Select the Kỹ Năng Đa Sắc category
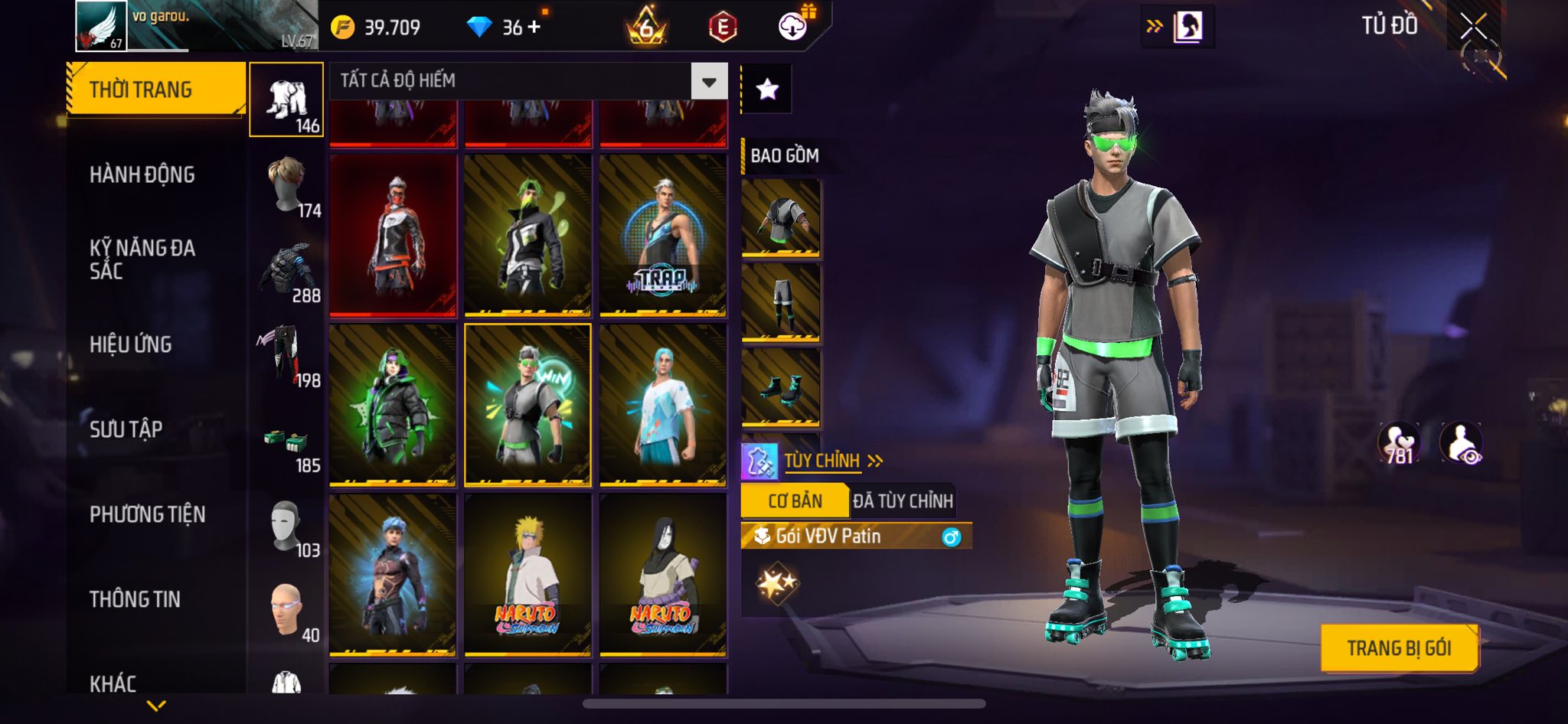The image size is (1568, 724). 142,259
